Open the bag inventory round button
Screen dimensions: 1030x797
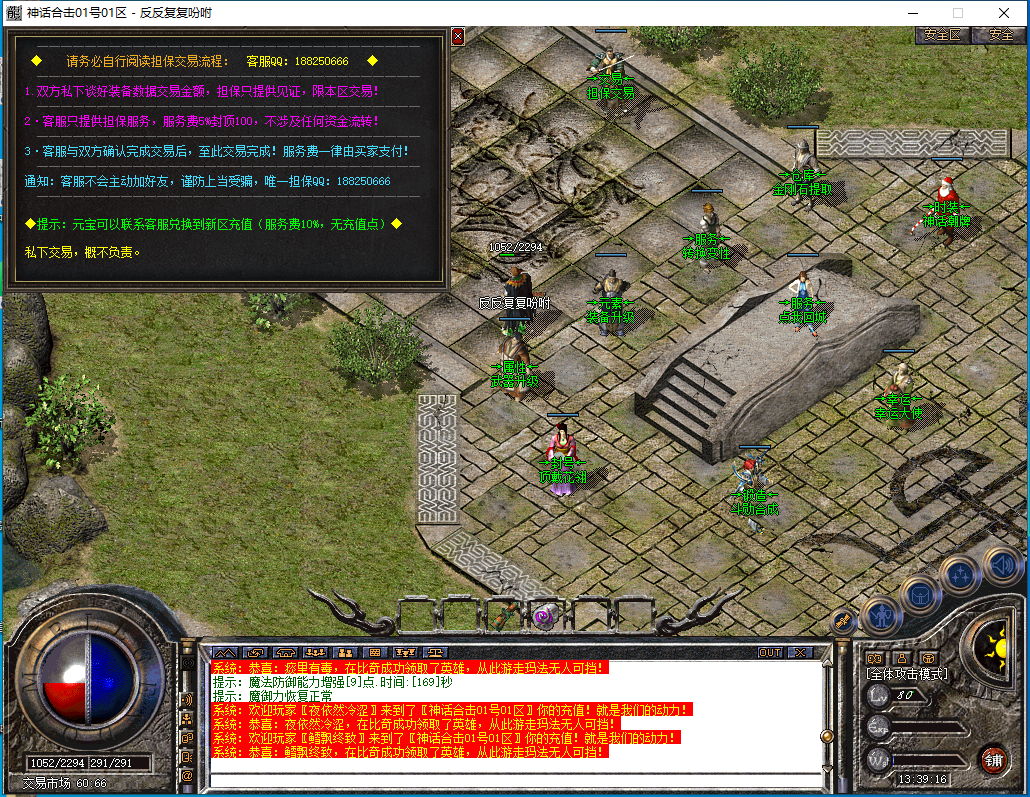920,594
